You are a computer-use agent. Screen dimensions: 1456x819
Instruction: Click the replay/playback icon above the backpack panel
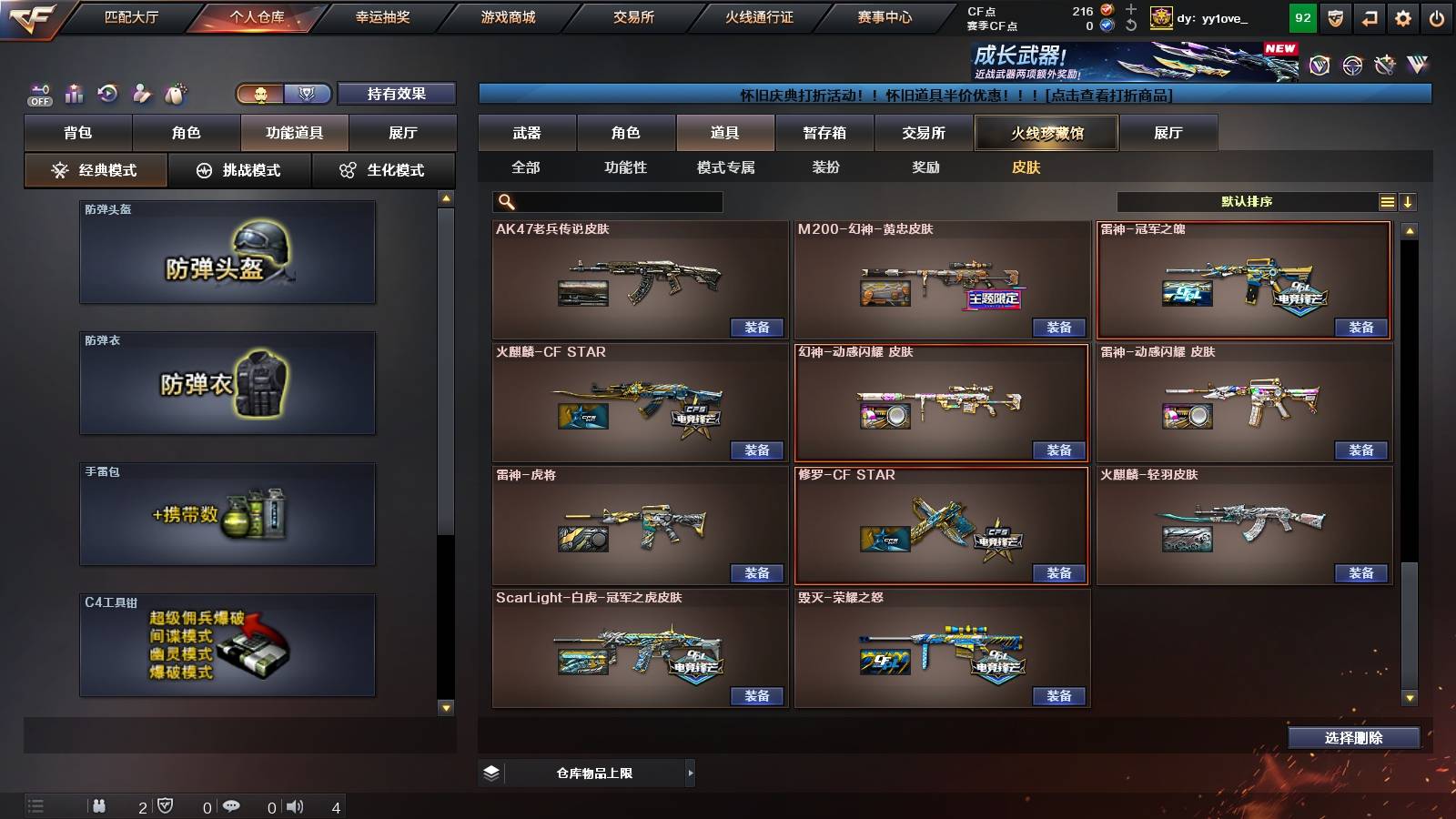(x=107, y=94)
